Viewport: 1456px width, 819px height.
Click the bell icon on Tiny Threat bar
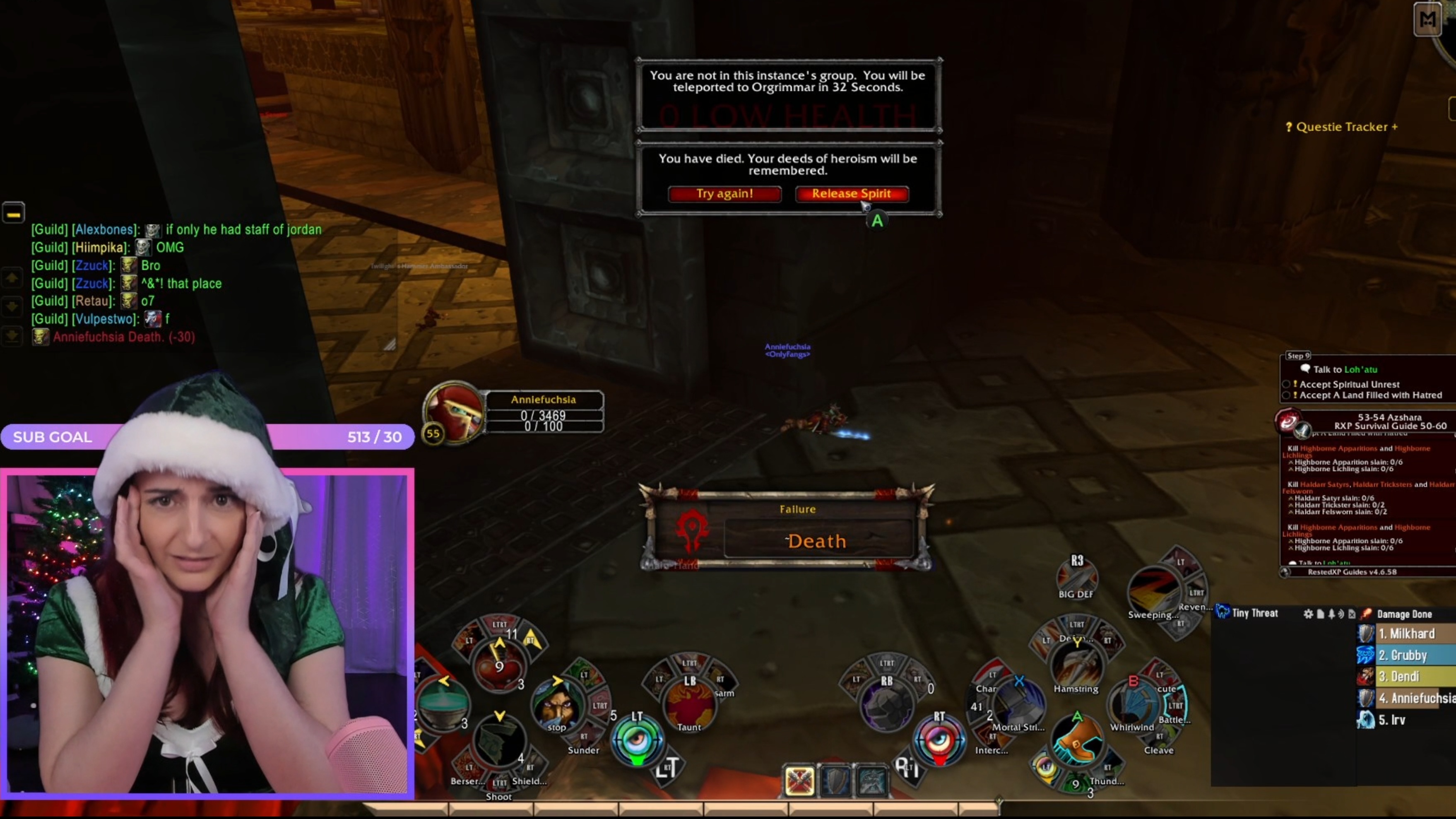pyautogui.click(x=1332, y=614)
